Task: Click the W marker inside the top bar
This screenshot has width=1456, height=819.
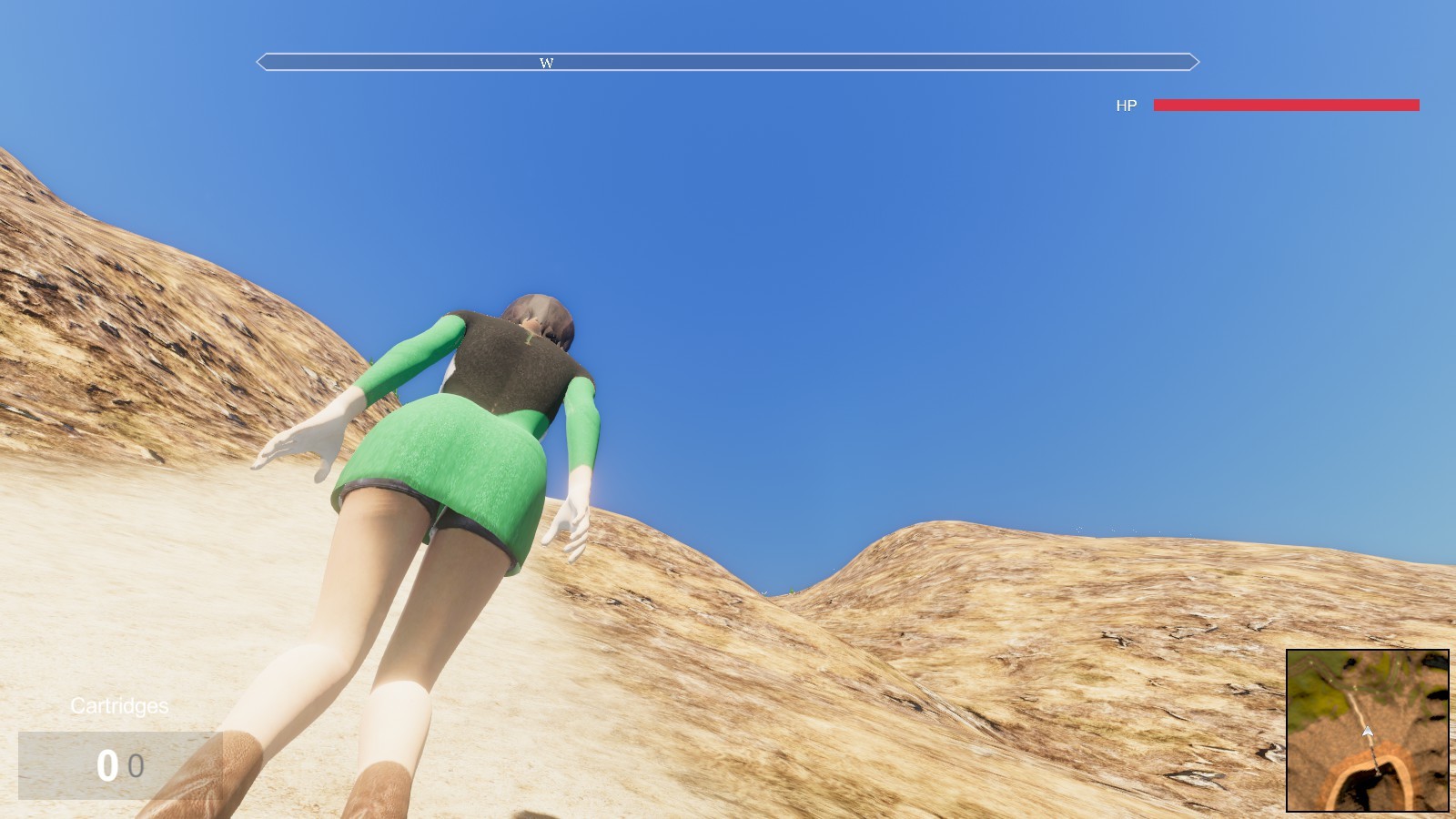Action: click(x=547, y=63)
